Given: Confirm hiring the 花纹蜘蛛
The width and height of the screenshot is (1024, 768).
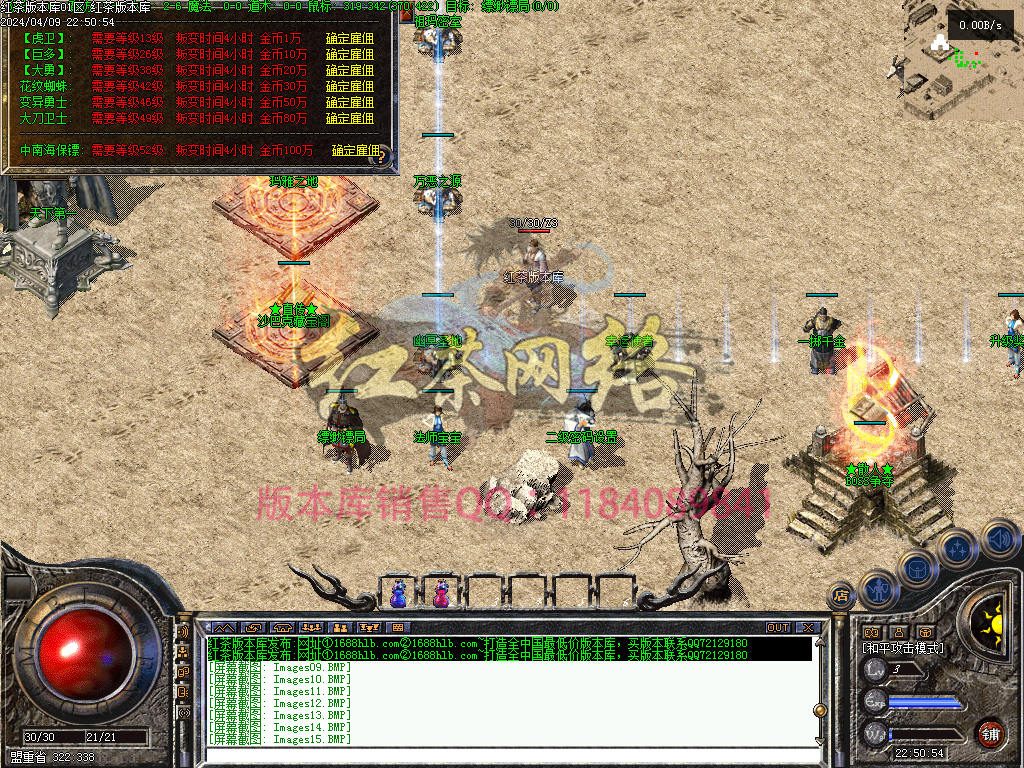Looking at the screenshot, I should 349,87.
